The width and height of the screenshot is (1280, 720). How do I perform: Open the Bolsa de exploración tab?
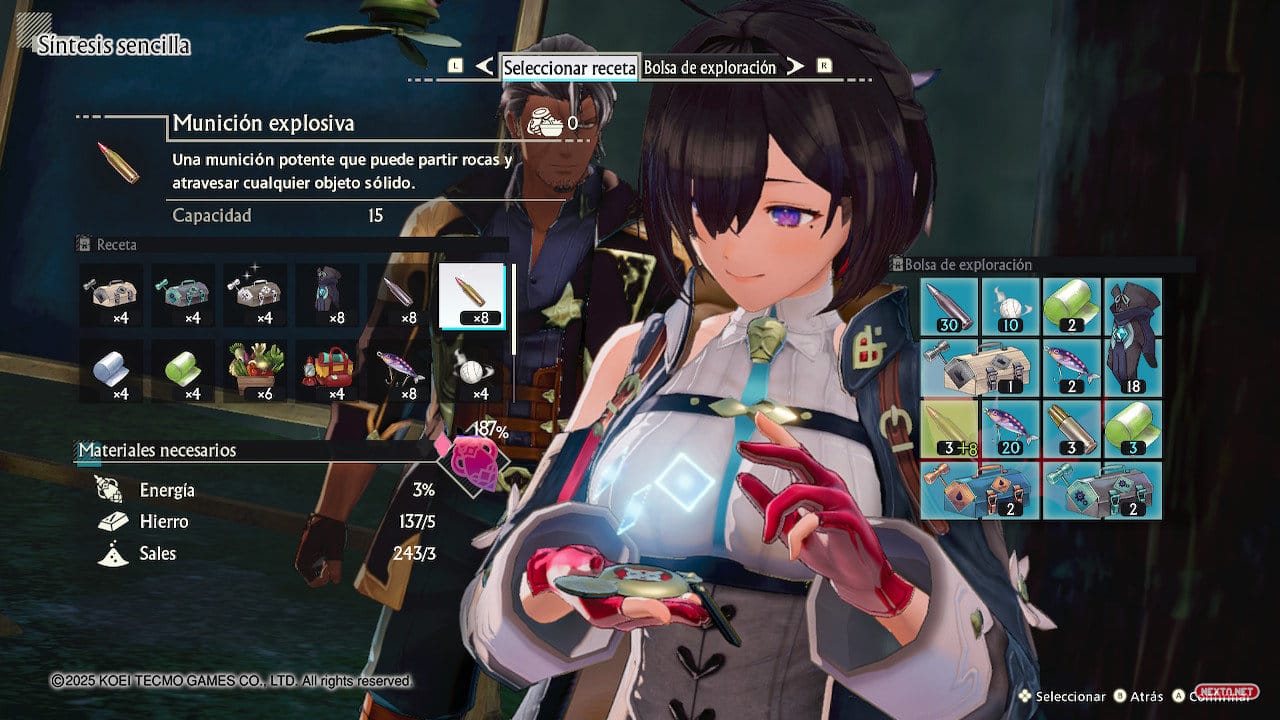(709, 67)
